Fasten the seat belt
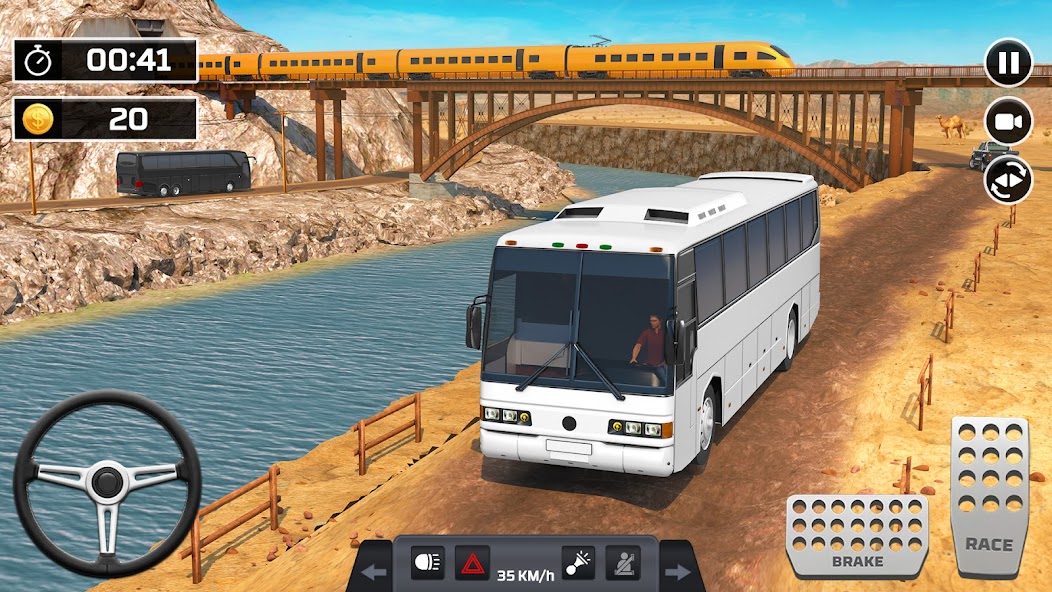1052x592 pixels. [623, 563]
